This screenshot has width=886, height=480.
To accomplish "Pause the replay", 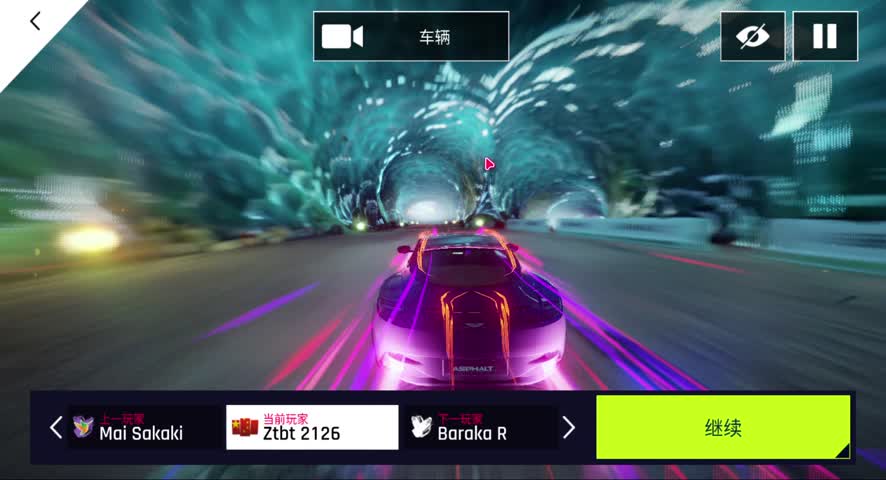I will [825, 37].
